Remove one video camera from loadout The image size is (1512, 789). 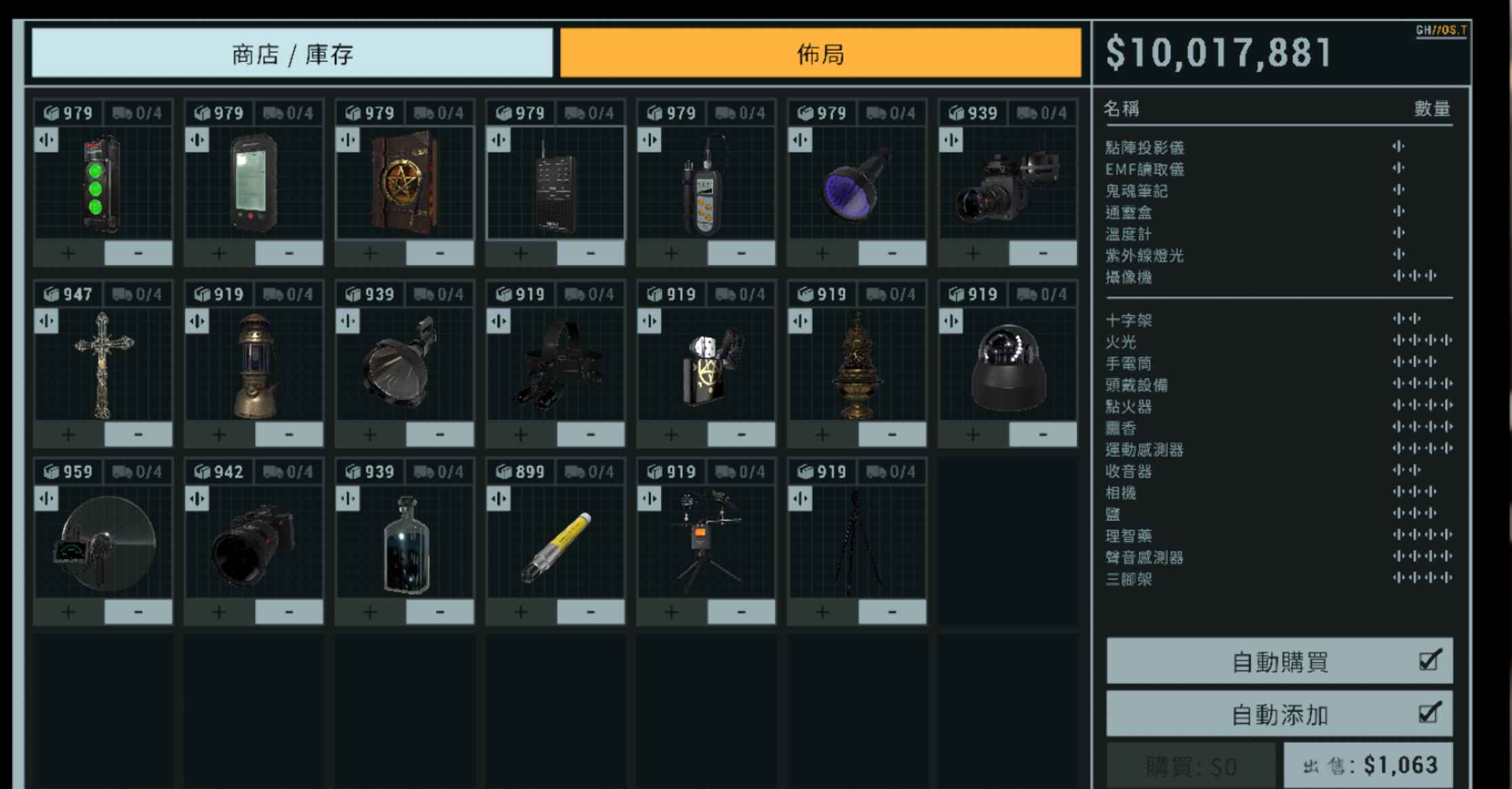click(x=1043, y=254)
